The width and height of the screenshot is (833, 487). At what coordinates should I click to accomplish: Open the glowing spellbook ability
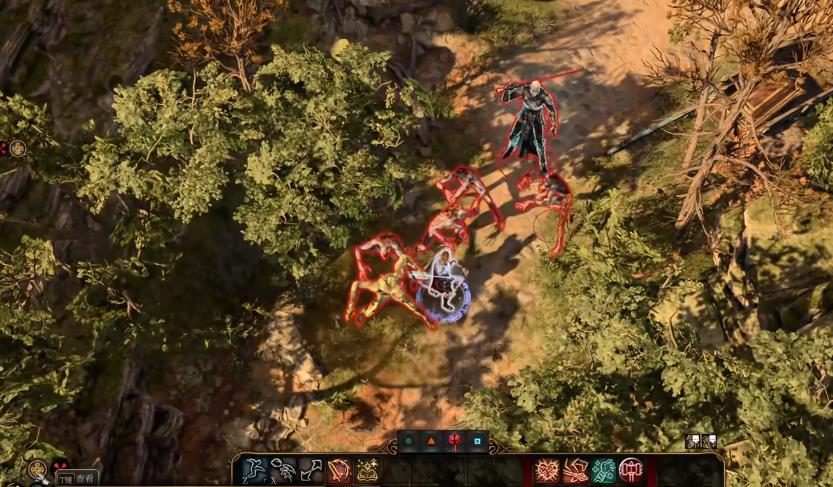point(368,470)
